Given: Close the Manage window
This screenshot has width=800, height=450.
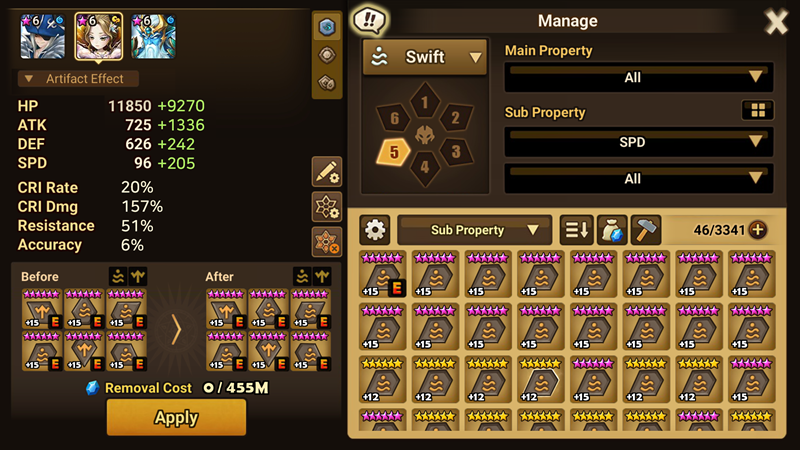Looking at the screenshot, I should pyautogui.click(x=776, y=21).
